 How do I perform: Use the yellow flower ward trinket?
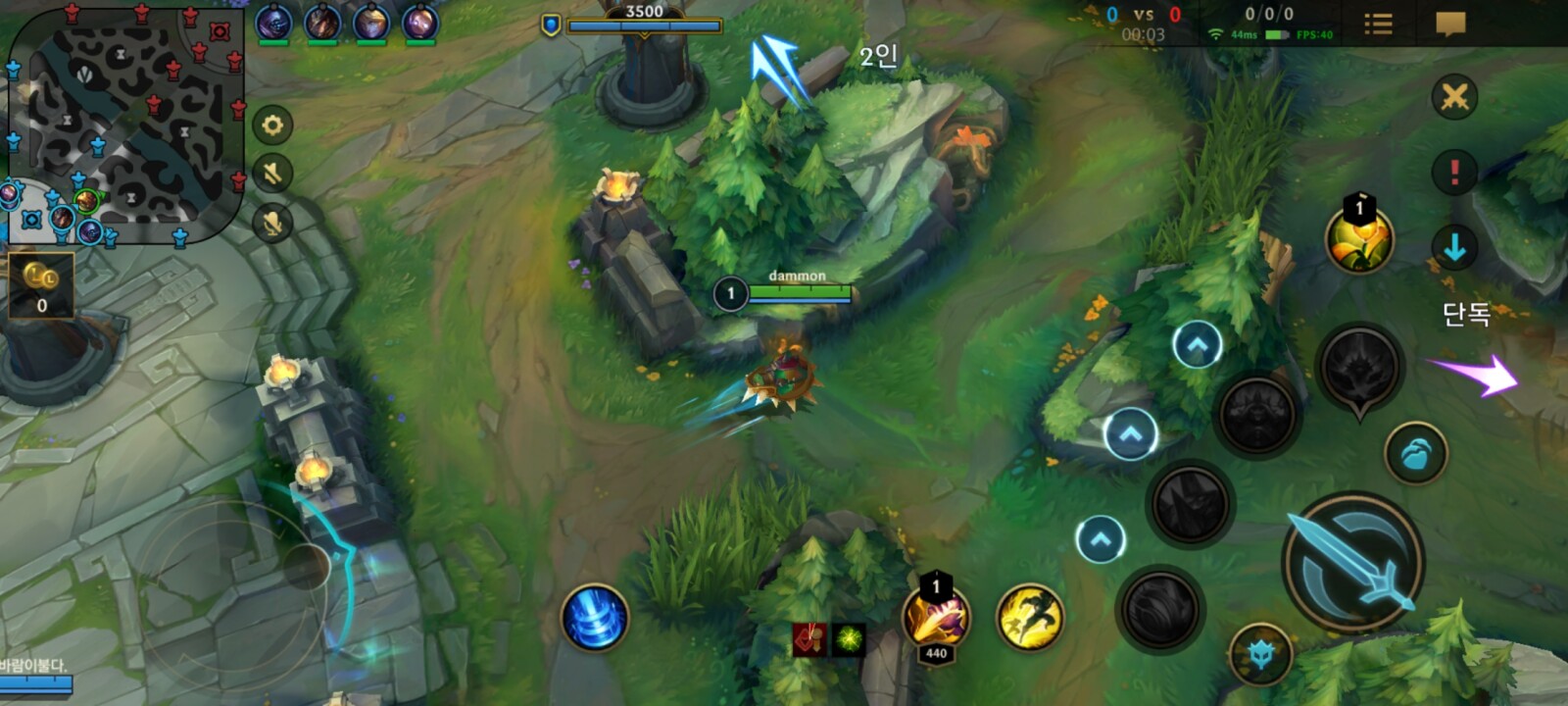[x=1358, y=240]
